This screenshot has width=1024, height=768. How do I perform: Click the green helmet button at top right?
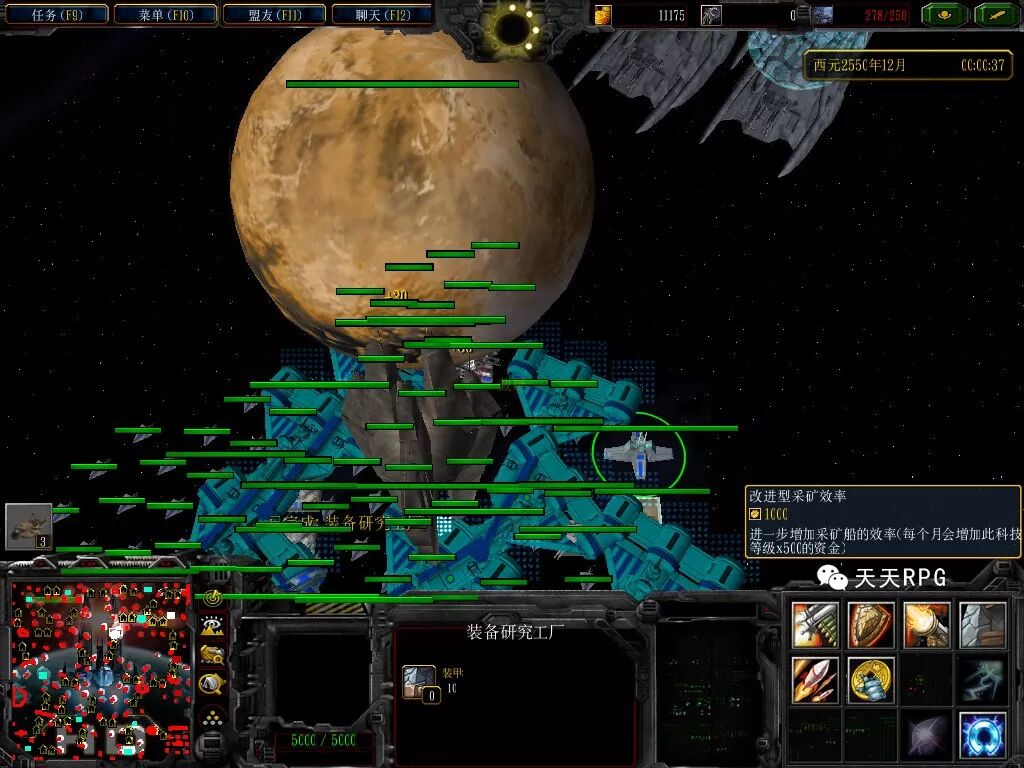point(942,14)
